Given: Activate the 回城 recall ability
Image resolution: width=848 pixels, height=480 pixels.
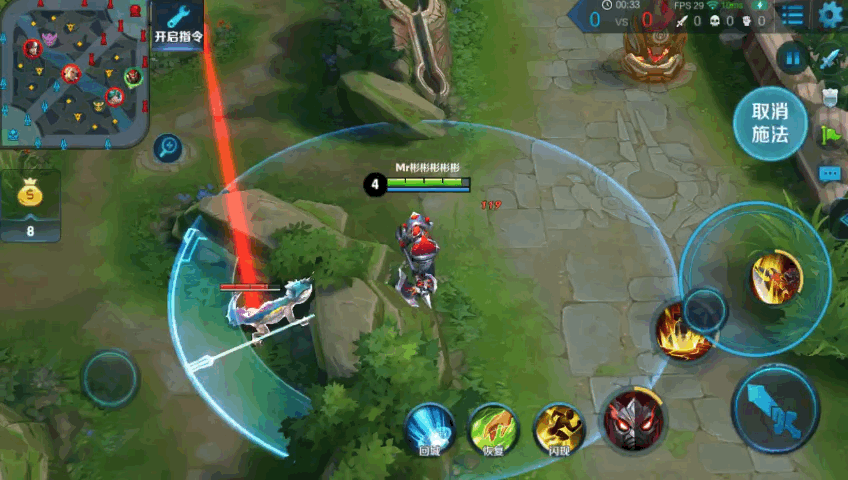Looking at the screenshot, I should [430, 428].
